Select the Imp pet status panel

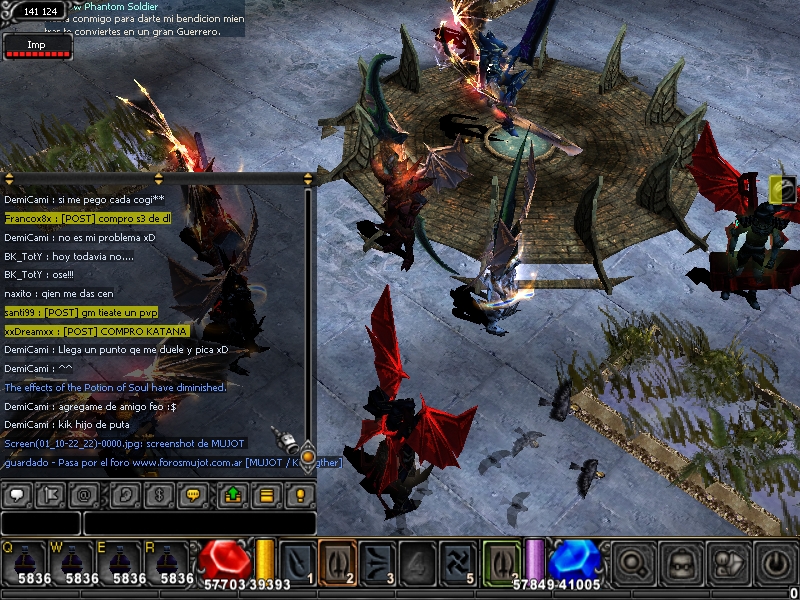click(x=37, y=46)
